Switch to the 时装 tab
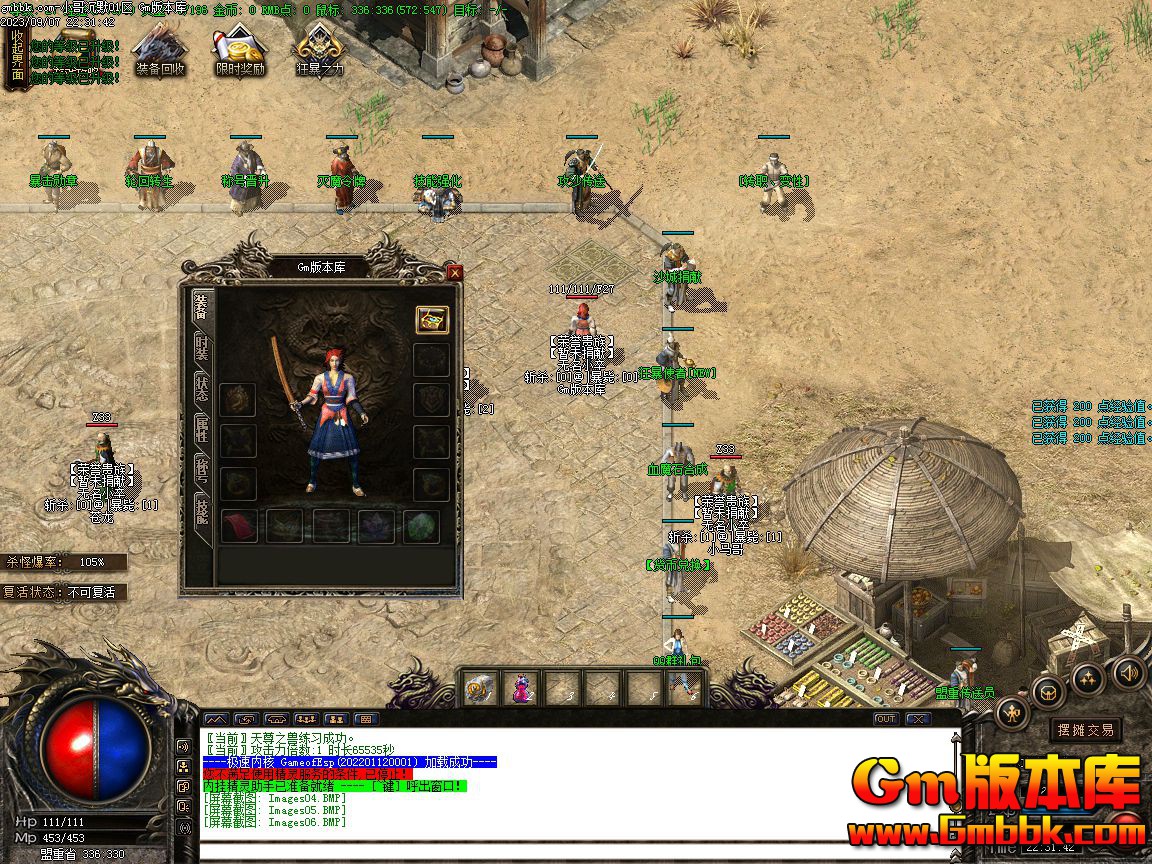Screen dimensions: 1152x864 click(201, 348)
